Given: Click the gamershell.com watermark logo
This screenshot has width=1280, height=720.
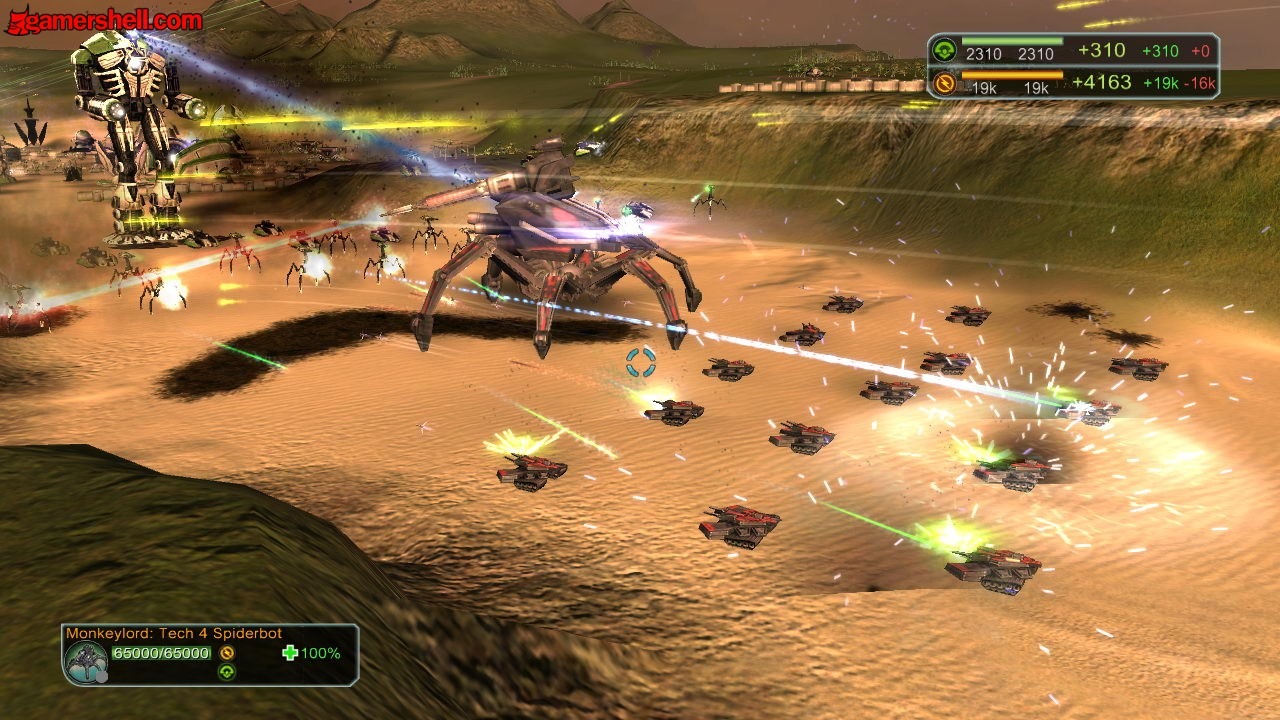Looking at the screenshot, I should tap(104, 19).
